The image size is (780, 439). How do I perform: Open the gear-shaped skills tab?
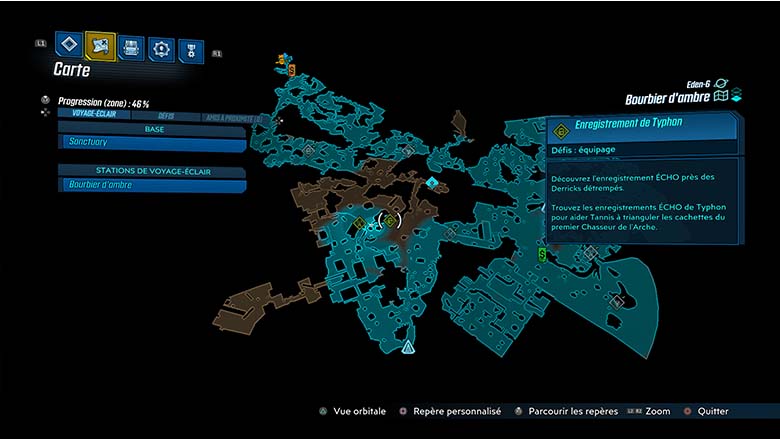point(160,48)
